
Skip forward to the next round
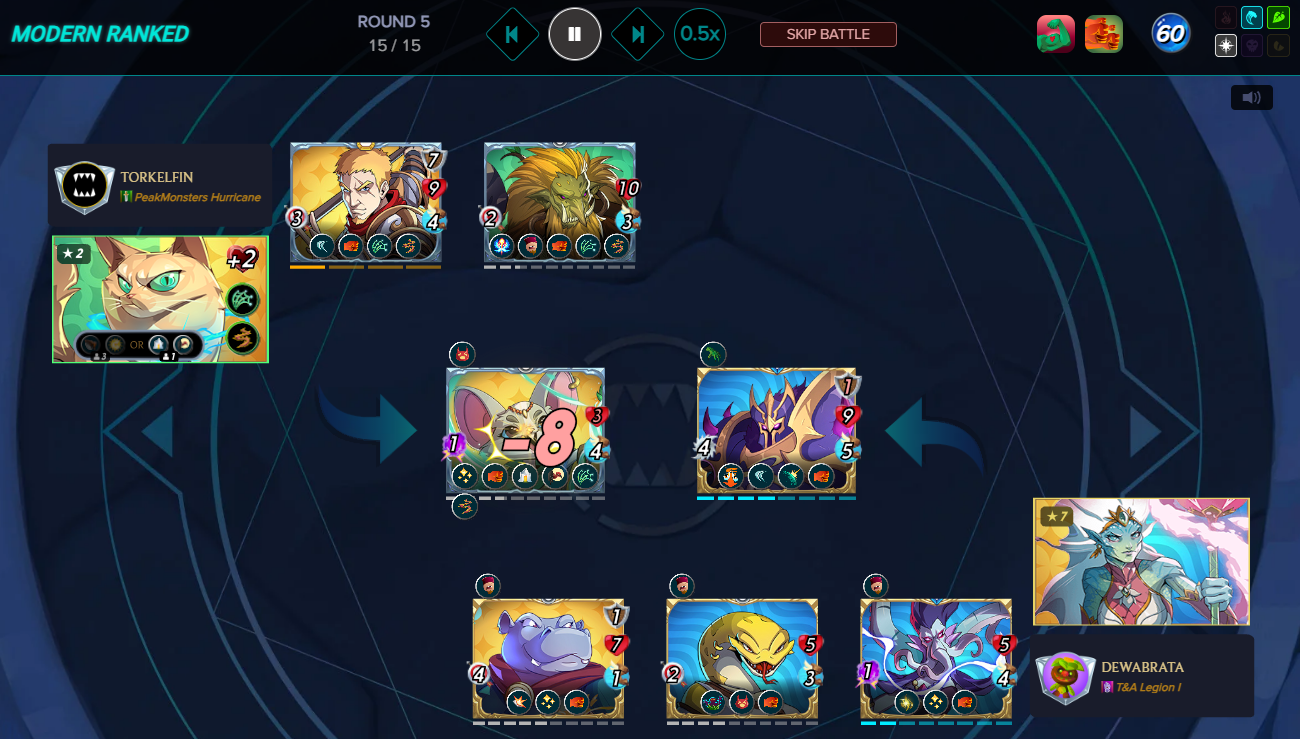click(x=637, y=34)
